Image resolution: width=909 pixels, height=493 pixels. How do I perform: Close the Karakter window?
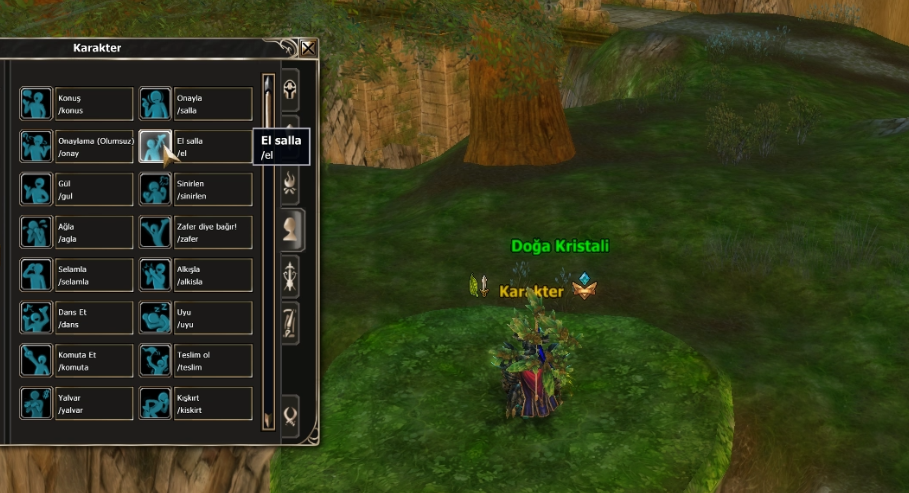tap(308, 47)
